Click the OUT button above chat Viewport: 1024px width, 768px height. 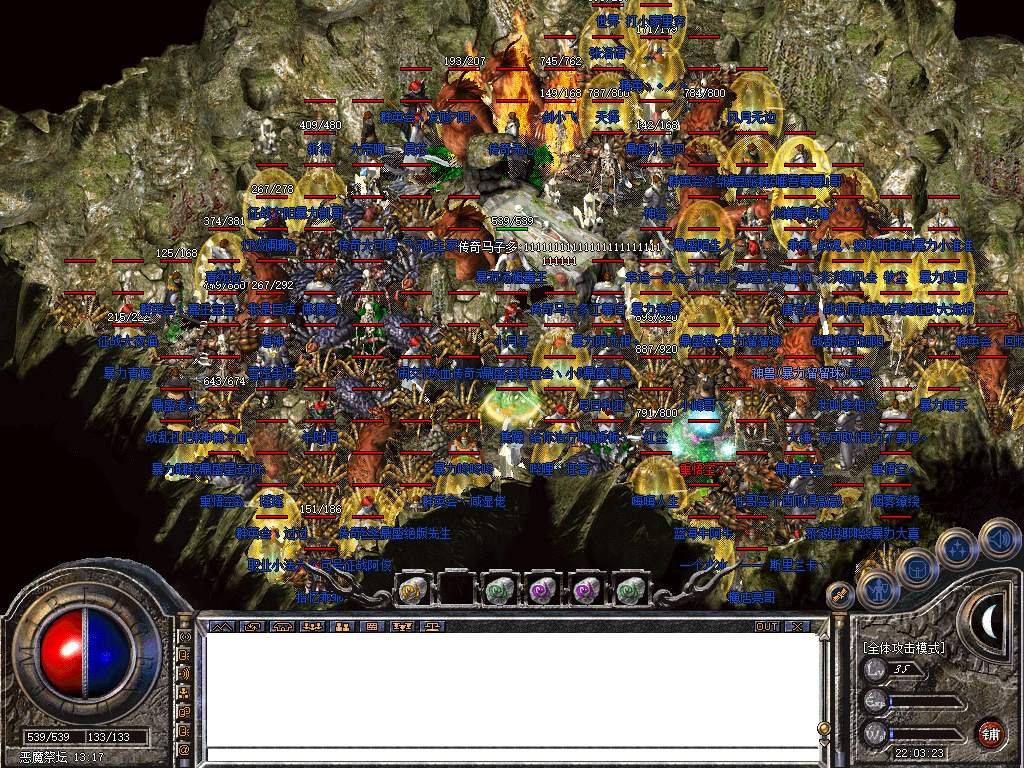[766, 626]
